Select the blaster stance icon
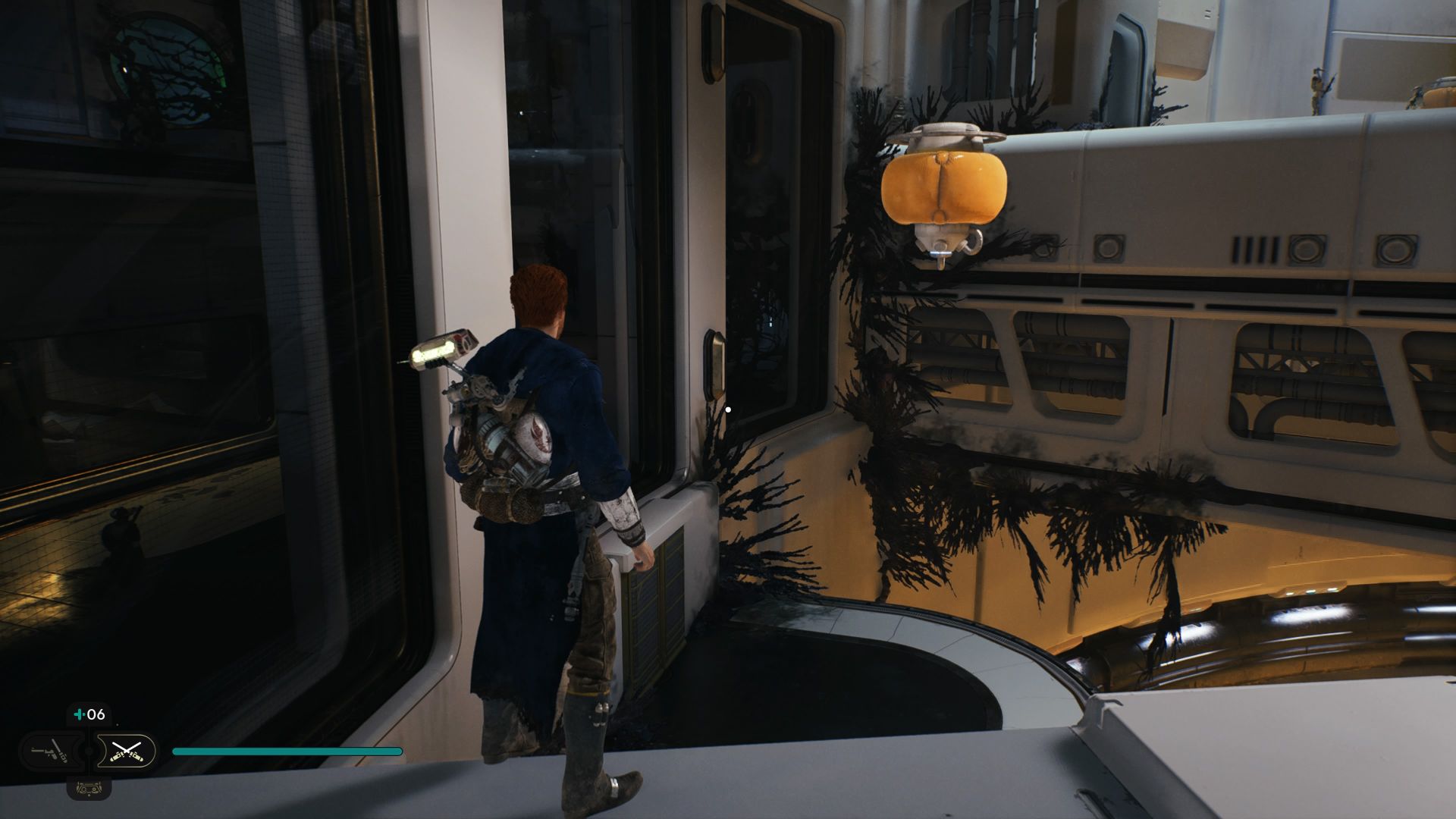 [x=50, y=752]
